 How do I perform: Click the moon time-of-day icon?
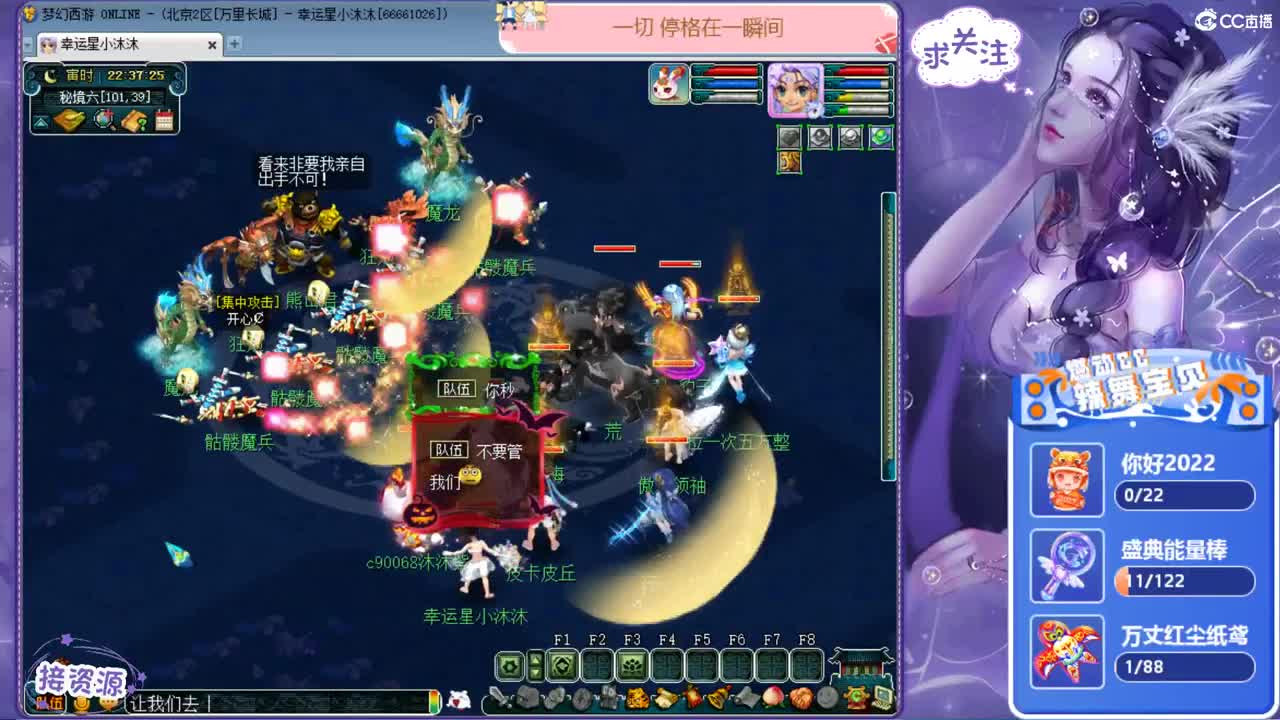[51, 75]
